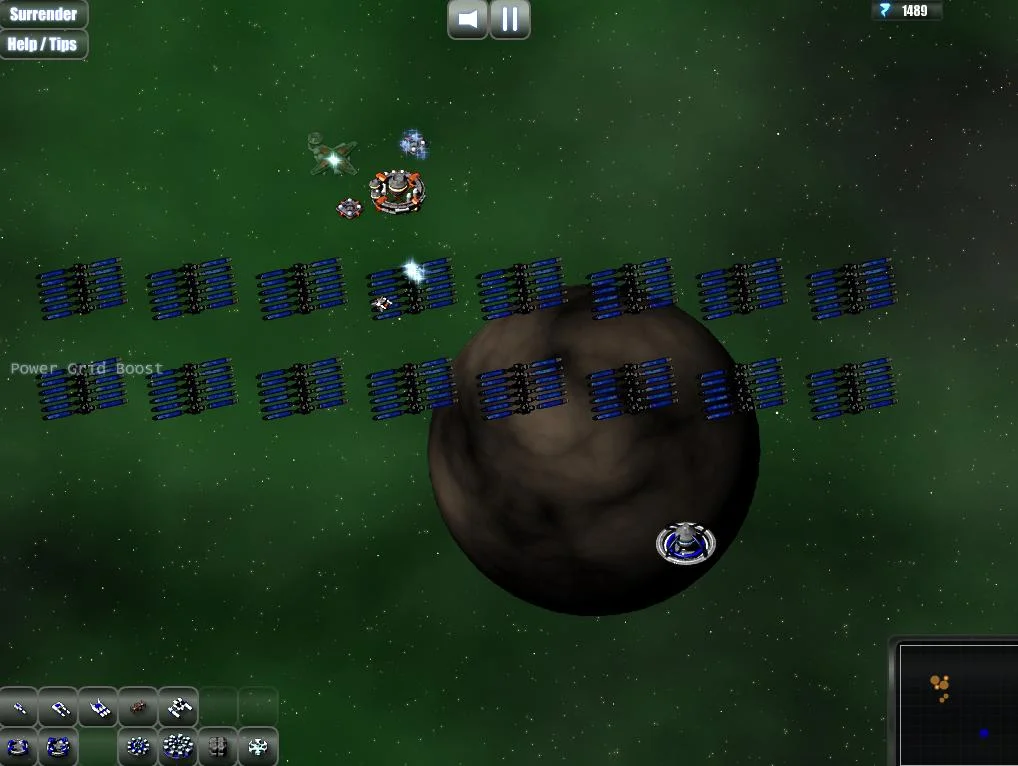Click the Surrender button
Viewport: 1018px width, 766px height.
43,14
